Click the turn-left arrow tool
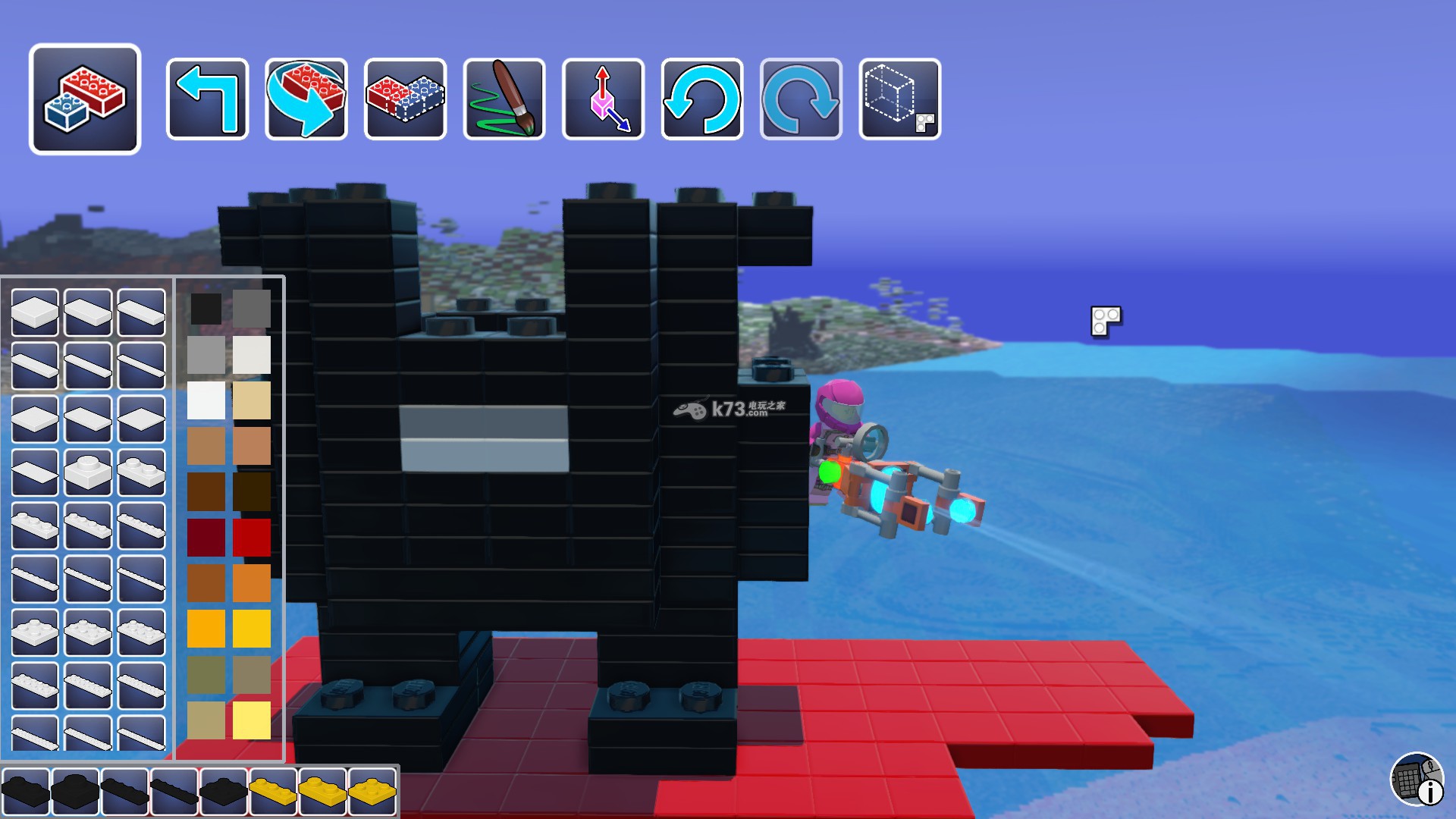This screenshot has width=1456, height=819. pyautogui.click(x=207, y=99)
